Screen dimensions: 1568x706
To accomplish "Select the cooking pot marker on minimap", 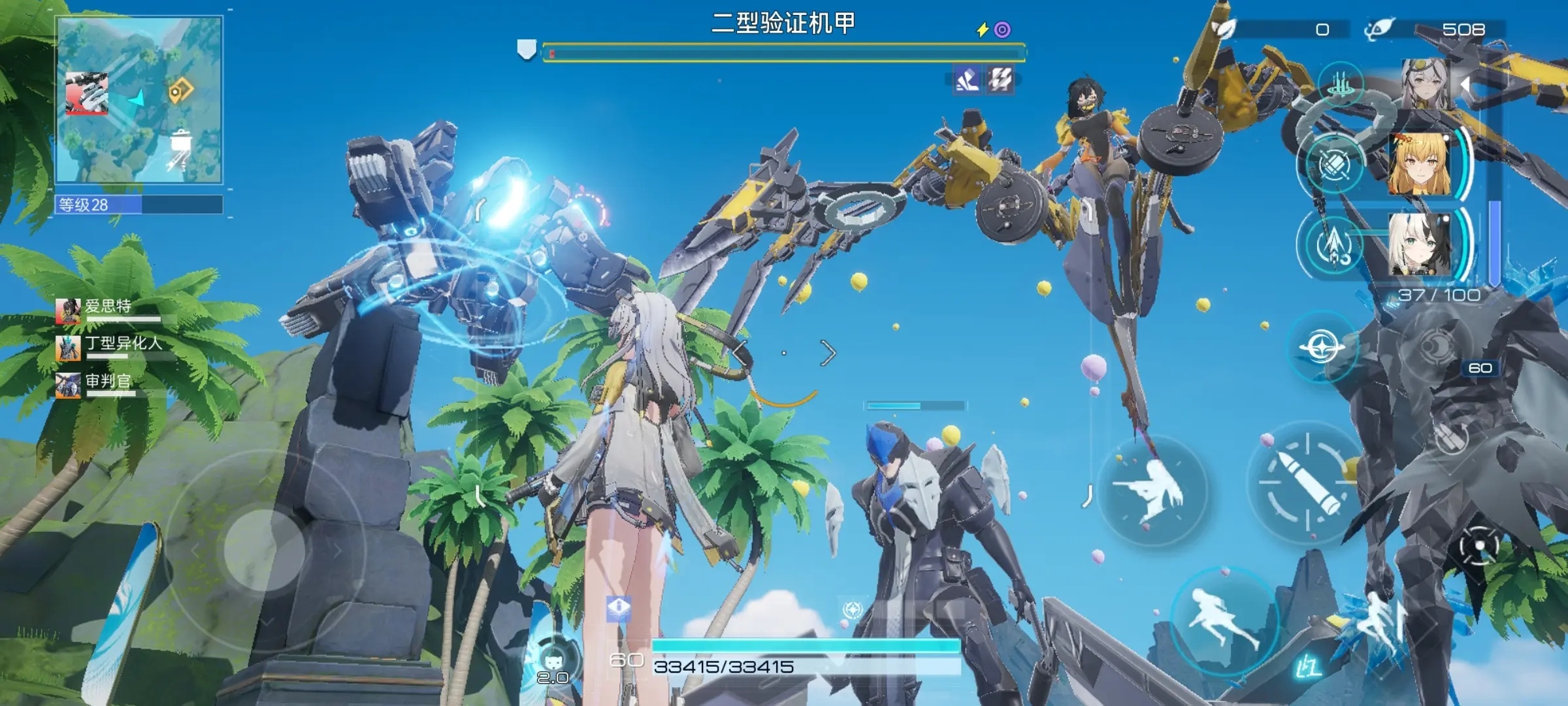I will point(180,140).
